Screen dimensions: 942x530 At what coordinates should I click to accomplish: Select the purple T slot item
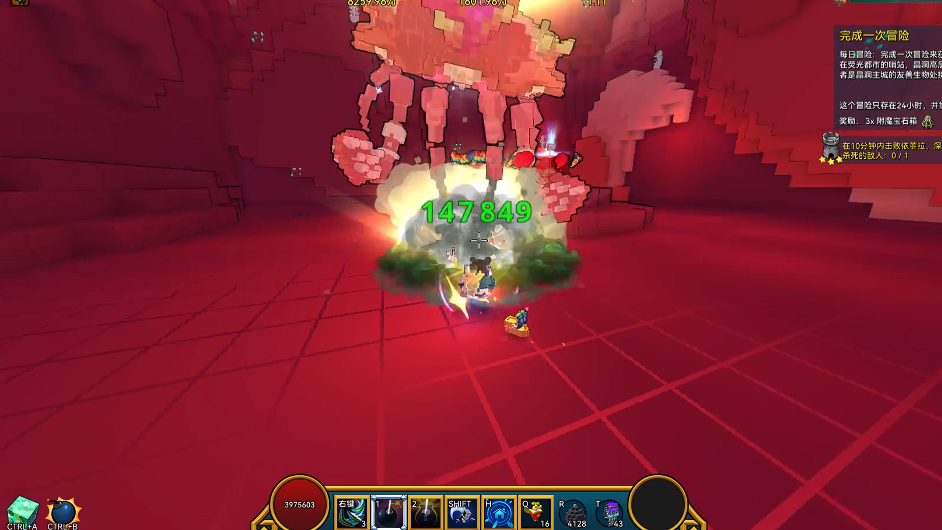pos(610,513)
